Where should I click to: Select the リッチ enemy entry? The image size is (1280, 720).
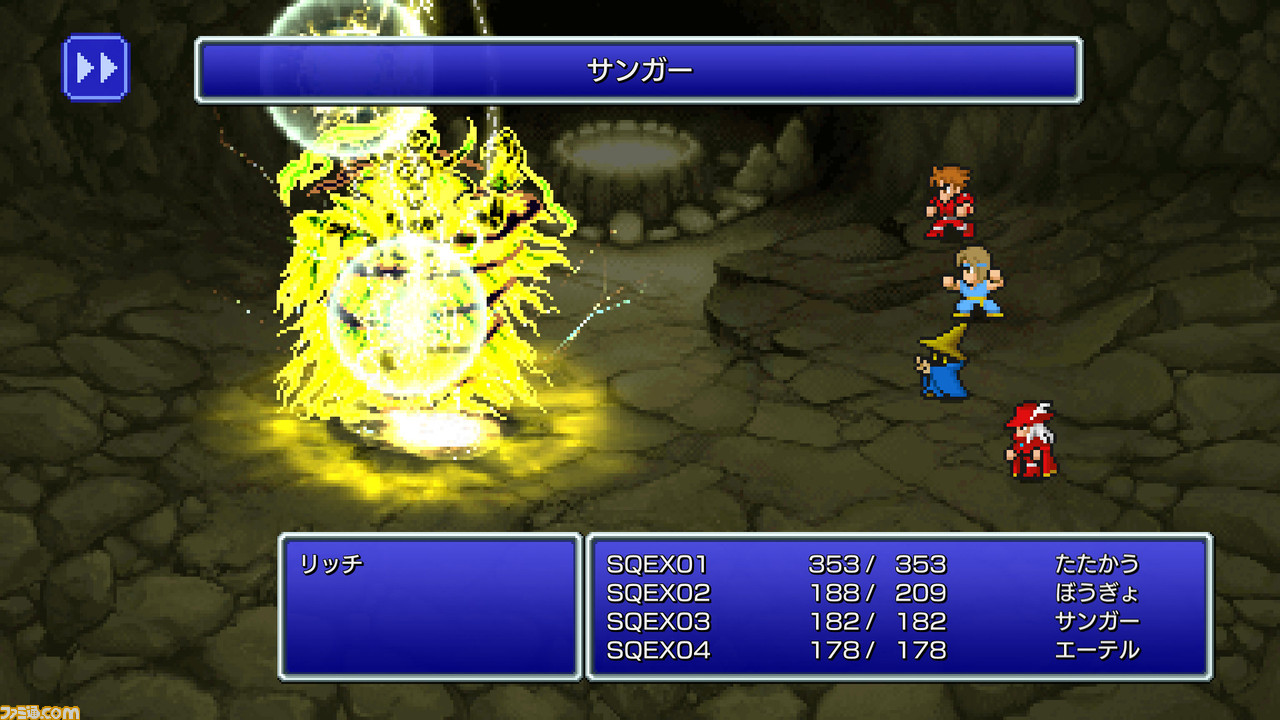tap(331, 564)
